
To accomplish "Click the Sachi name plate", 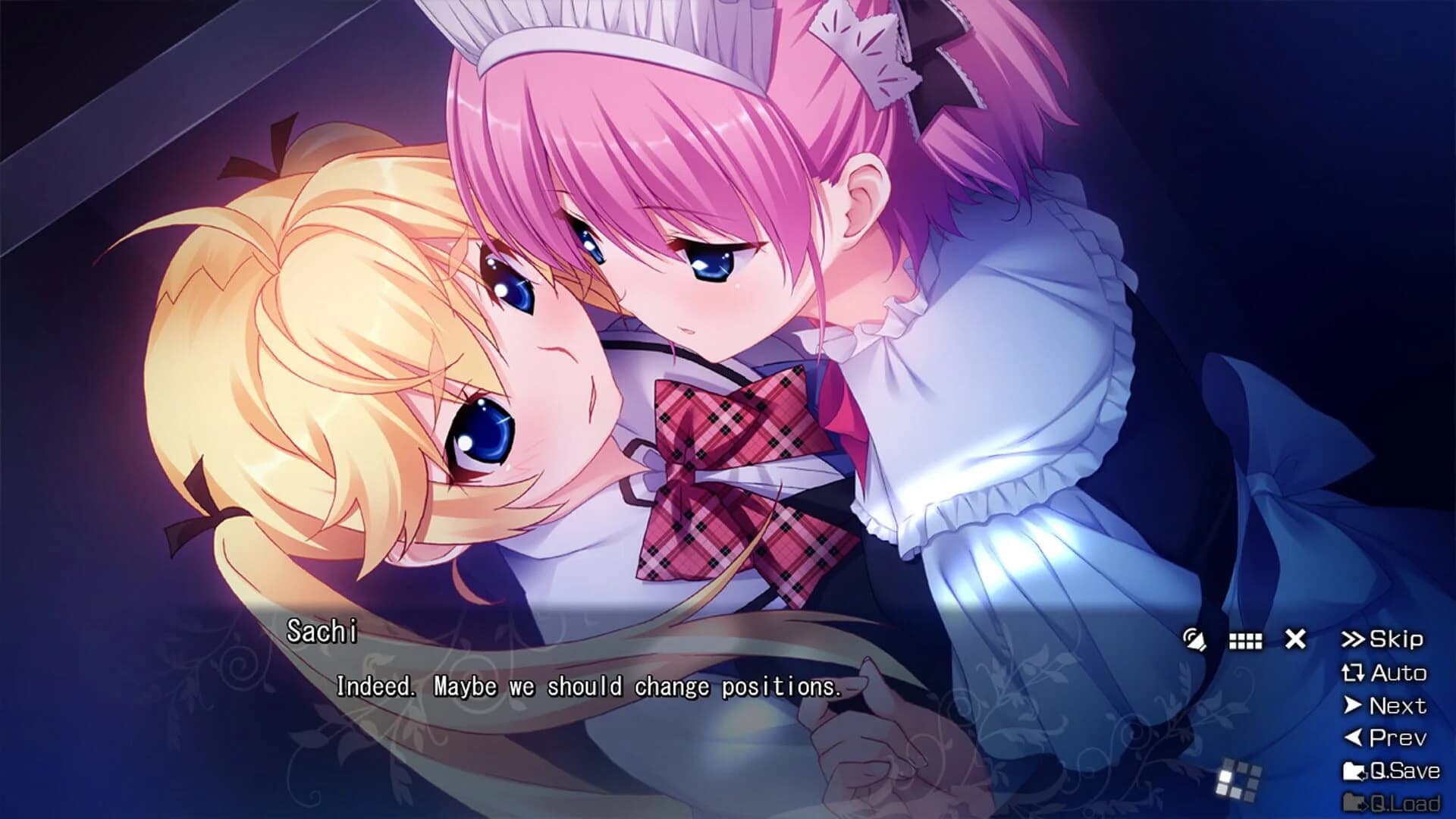I will [x=322, y=630].
